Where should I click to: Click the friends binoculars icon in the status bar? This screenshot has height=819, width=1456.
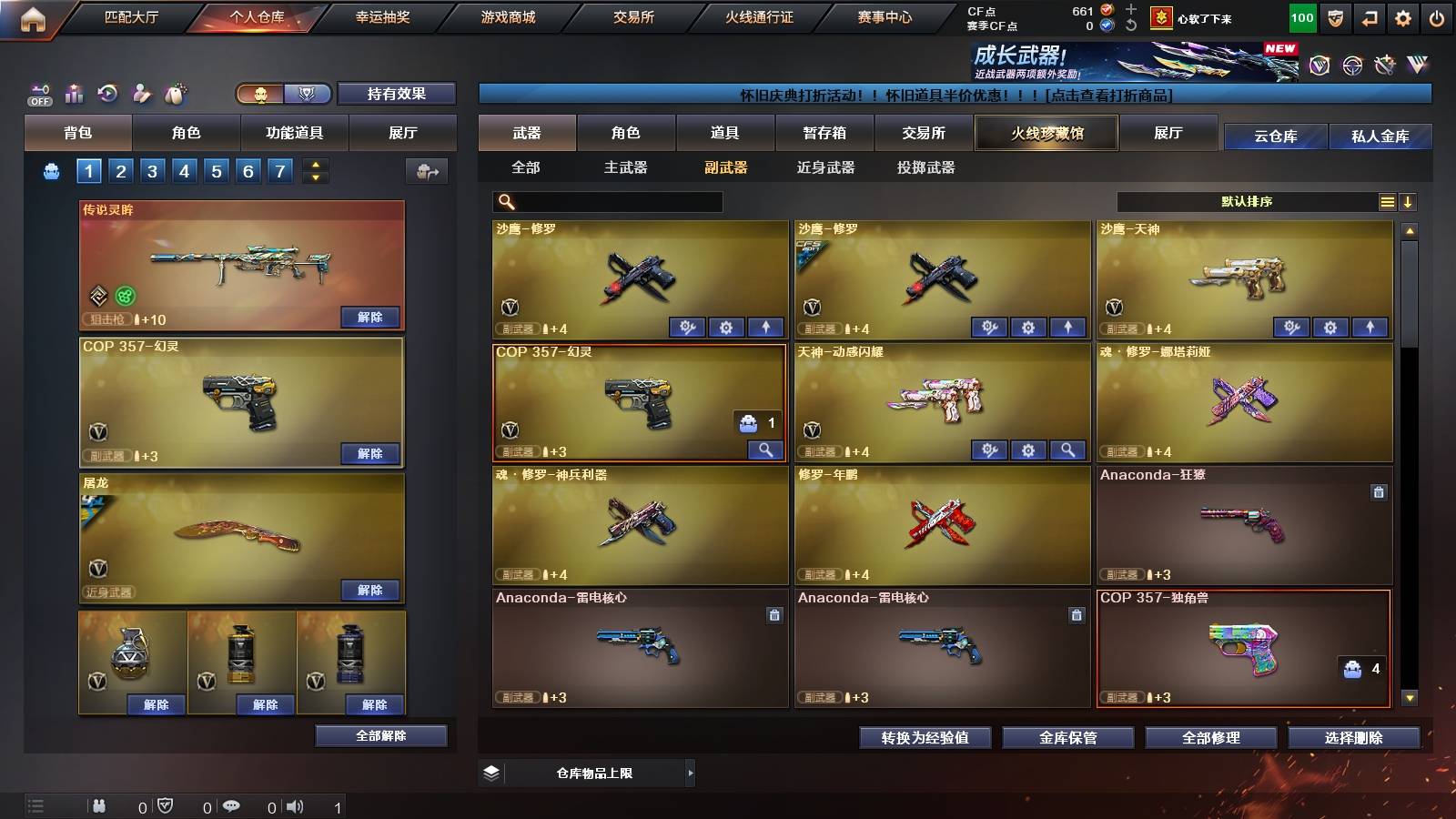click(98, 804)
